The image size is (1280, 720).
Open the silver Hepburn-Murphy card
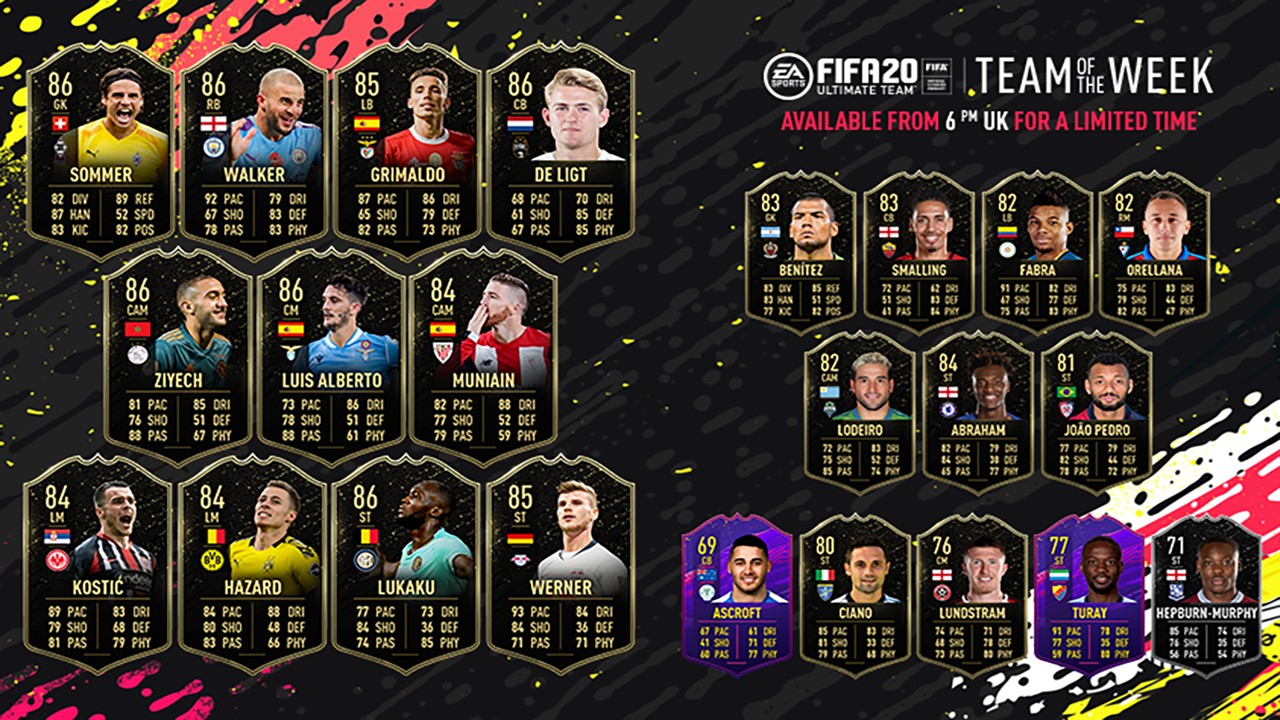click(1206, 595)
